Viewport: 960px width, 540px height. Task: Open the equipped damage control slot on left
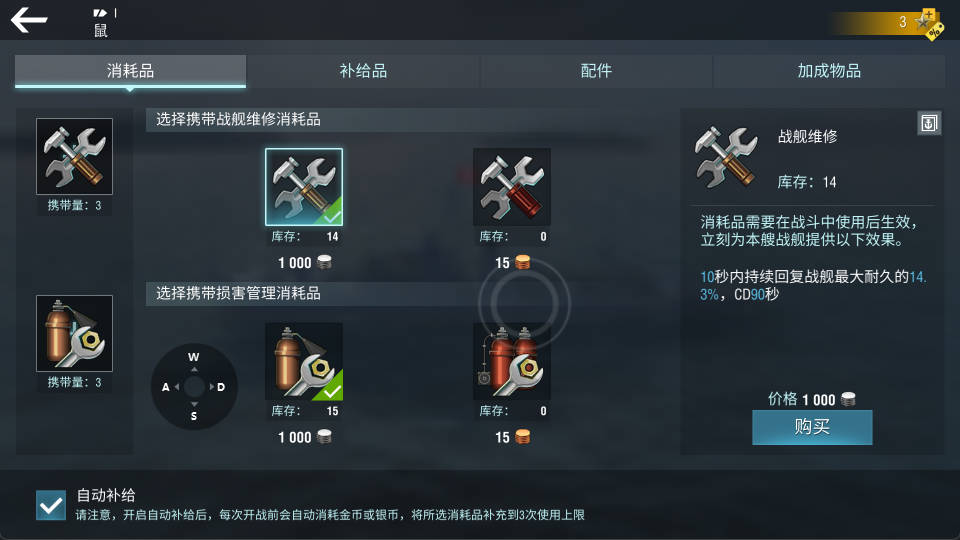[75, 334]
